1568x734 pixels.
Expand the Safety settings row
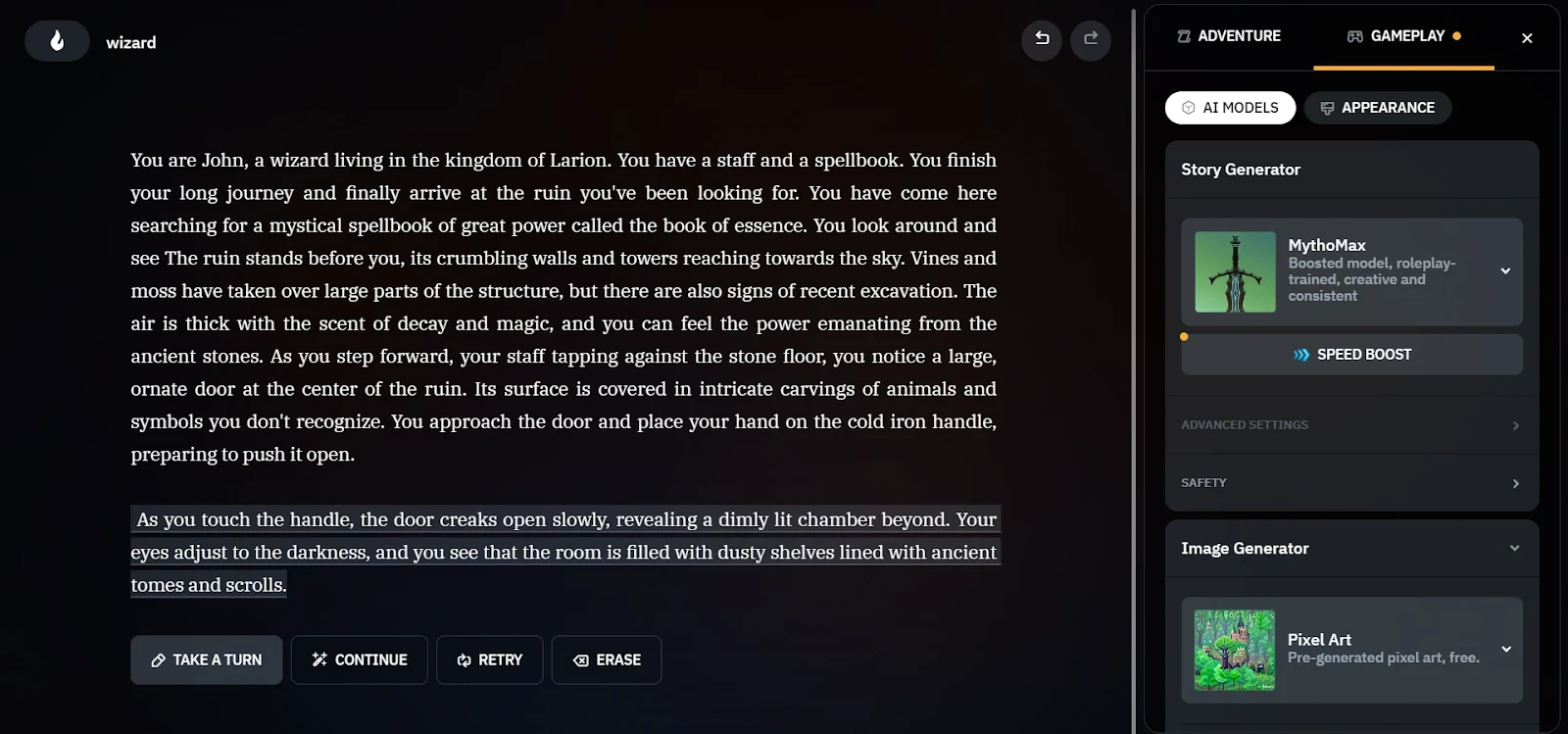1351,483
